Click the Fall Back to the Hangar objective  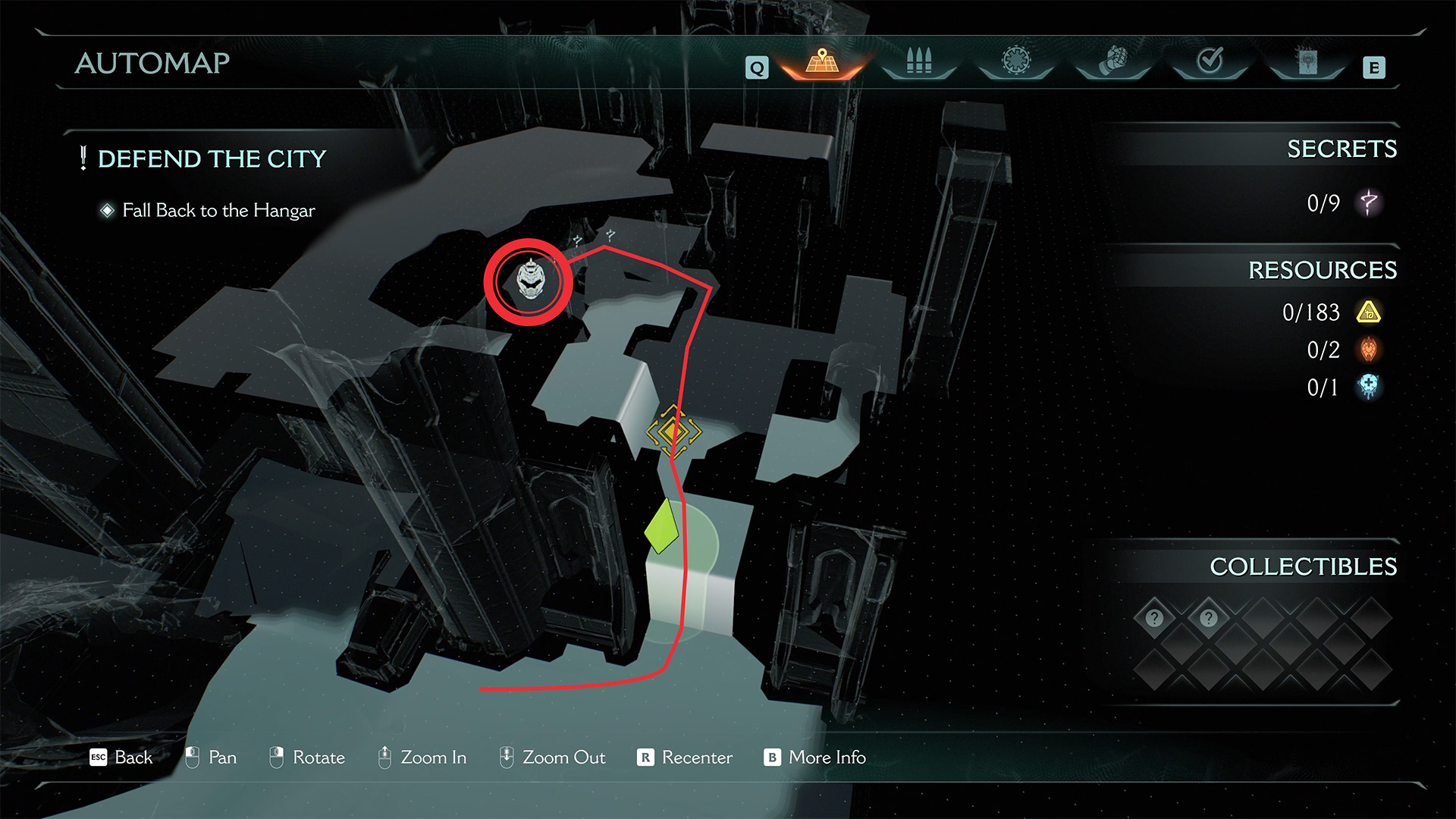point(218,210)
